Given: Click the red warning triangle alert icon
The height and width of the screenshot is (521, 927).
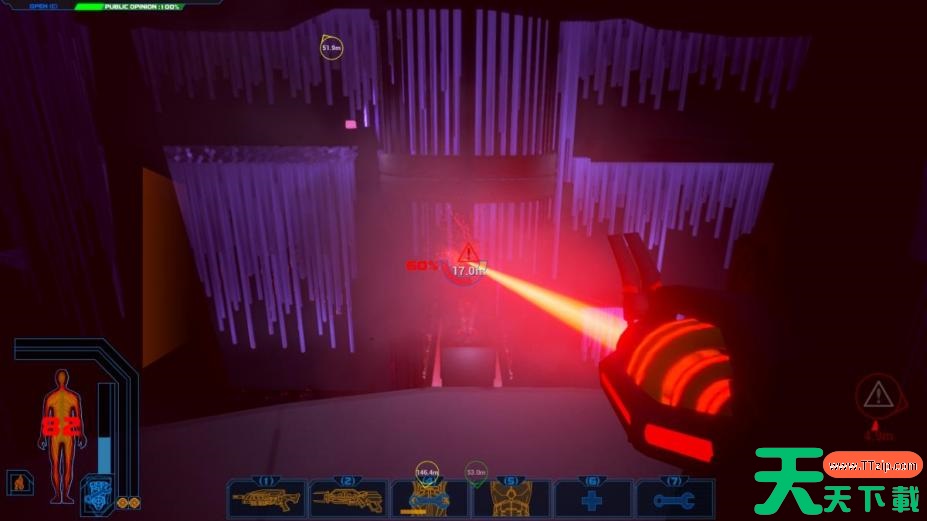Looking at the screenshot, I should pyautogui.click(x=878, y=394).
